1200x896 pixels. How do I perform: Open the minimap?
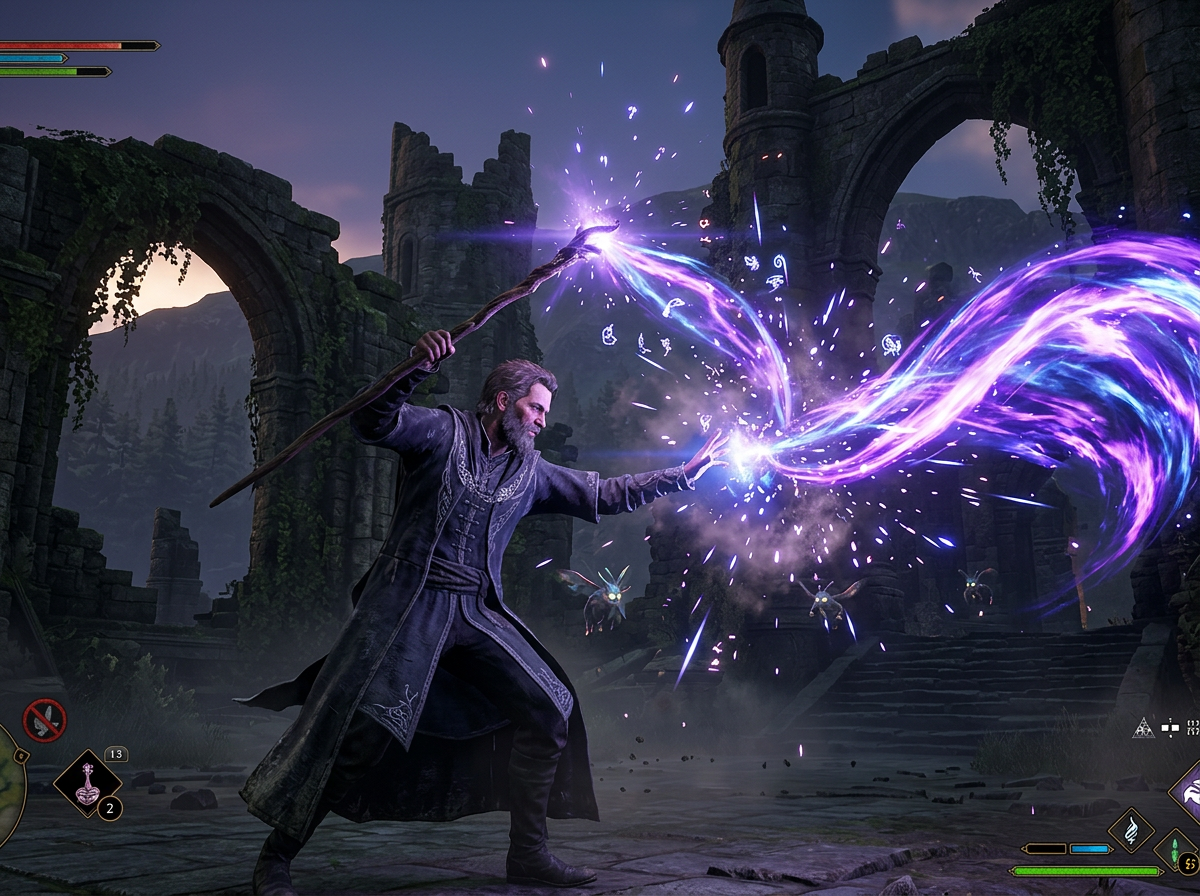[10, 786]
